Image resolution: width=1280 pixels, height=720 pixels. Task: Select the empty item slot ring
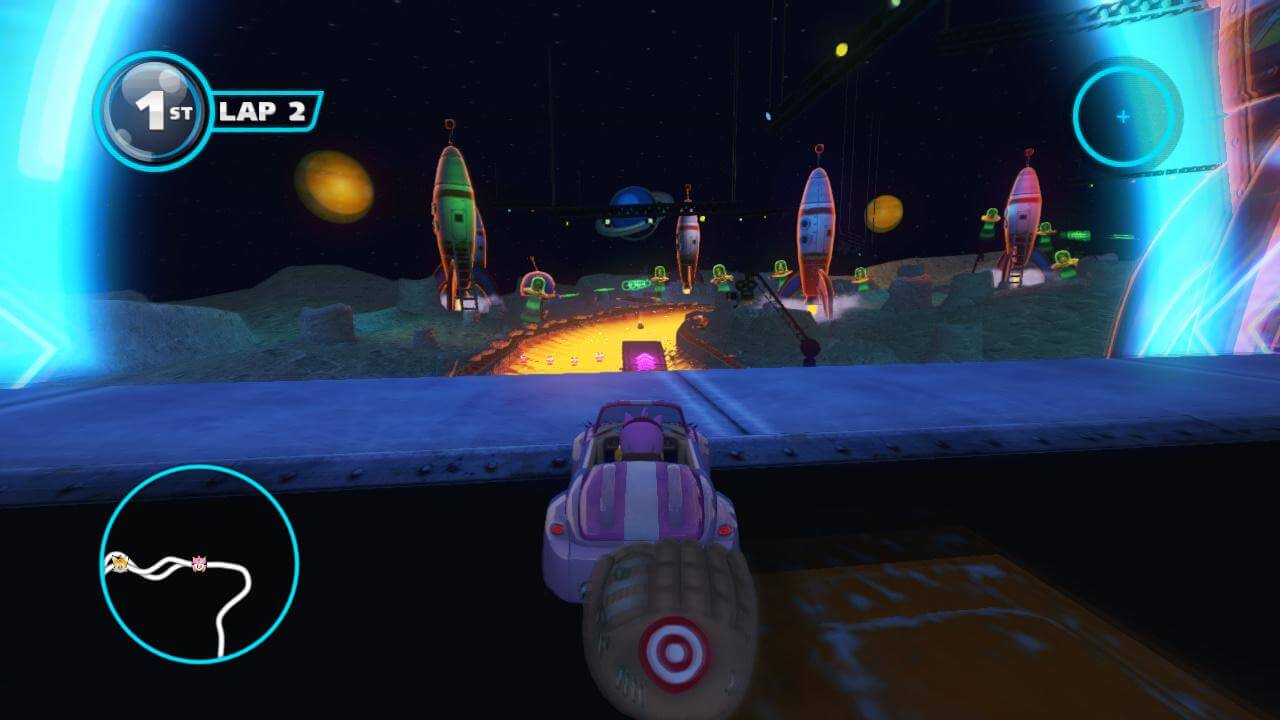click(1123, 117)
